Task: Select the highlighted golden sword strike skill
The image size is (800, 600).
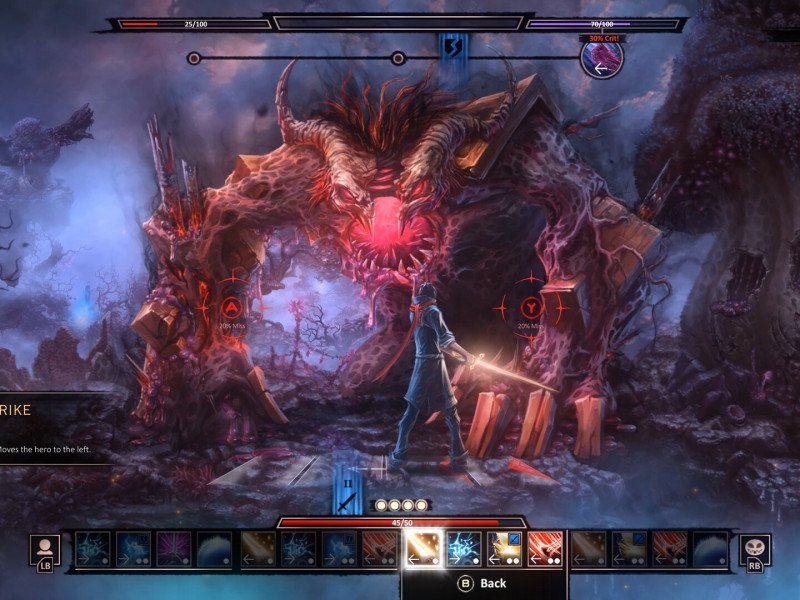Action: (x=421, y=549)
